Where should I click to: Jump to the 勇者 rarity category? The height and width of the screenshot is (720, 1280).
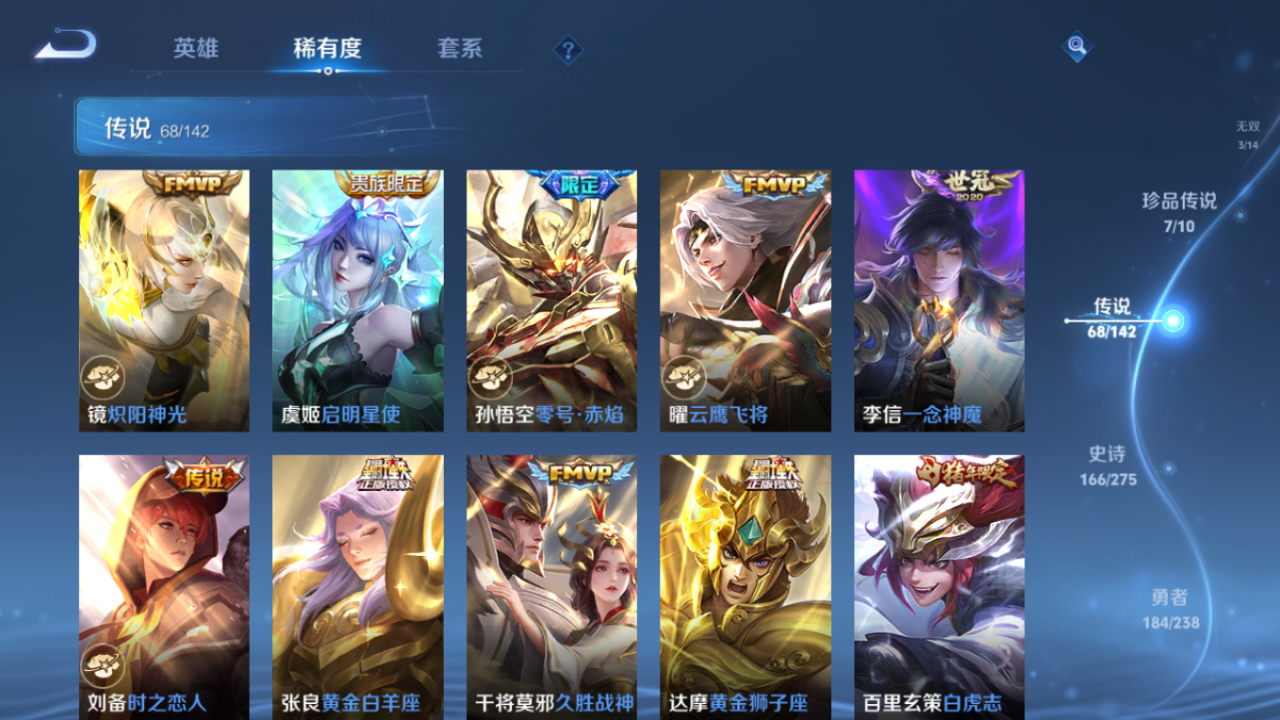pyautogui.click(x=1172, y=606)
